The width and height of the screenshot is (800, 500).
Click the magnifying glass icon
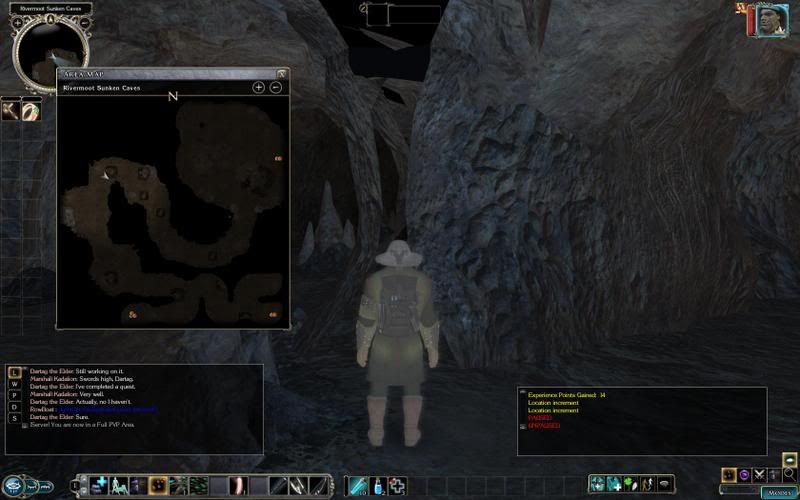coord(790,474)
